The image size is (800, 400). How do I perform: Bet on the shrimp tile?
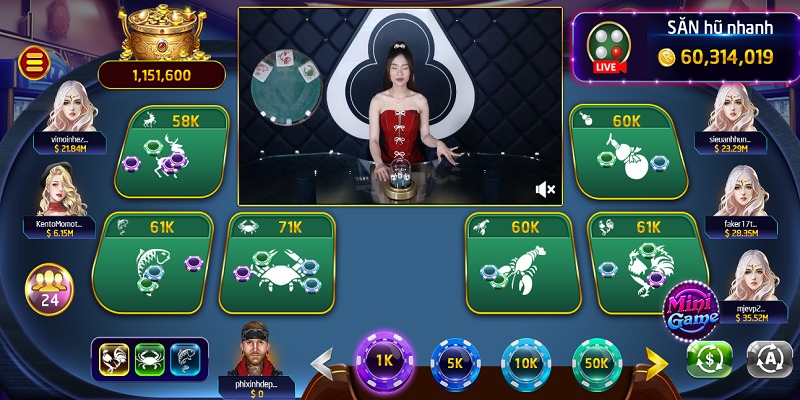[517, 262]
